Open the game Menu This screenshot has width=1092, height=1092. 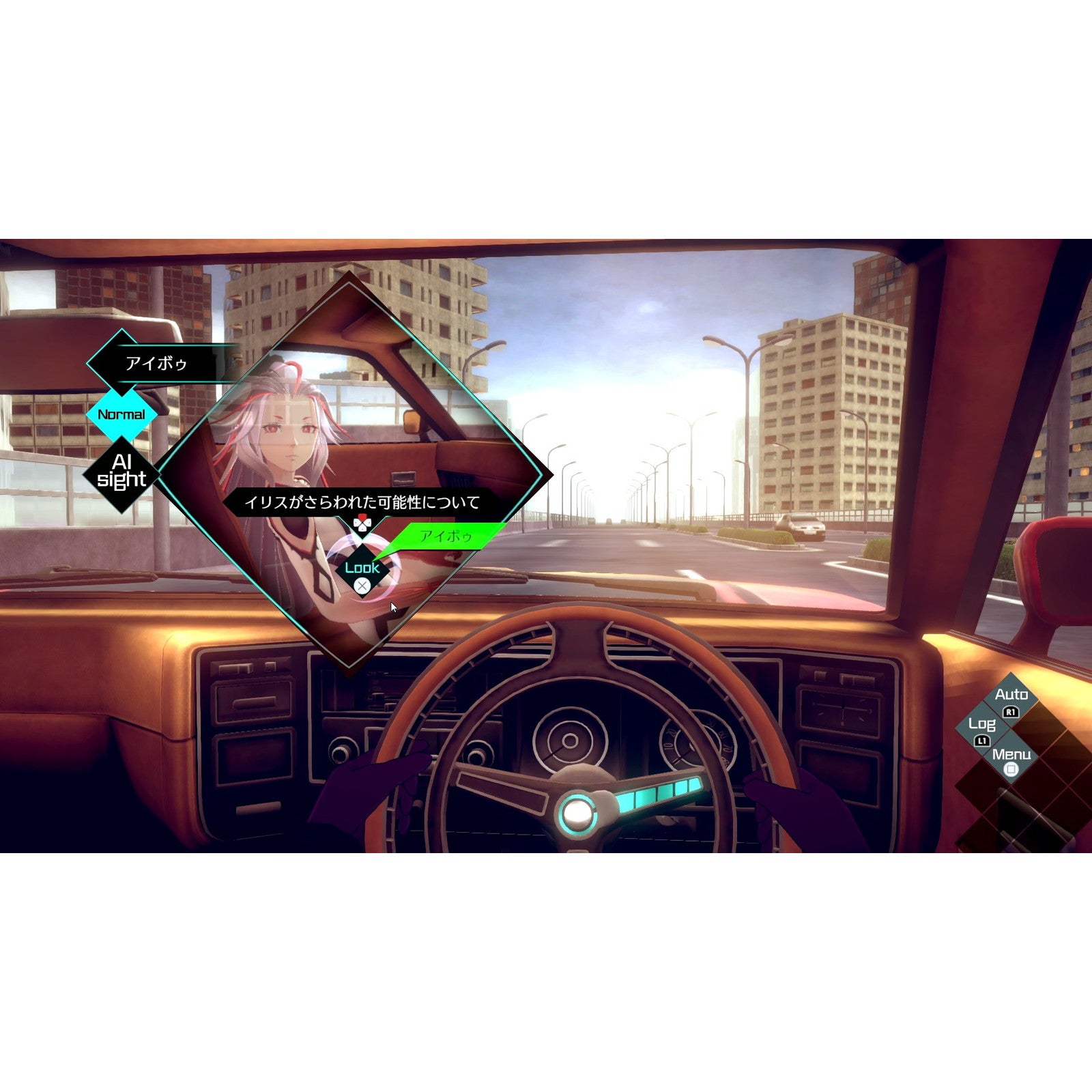click(1011, 755)
